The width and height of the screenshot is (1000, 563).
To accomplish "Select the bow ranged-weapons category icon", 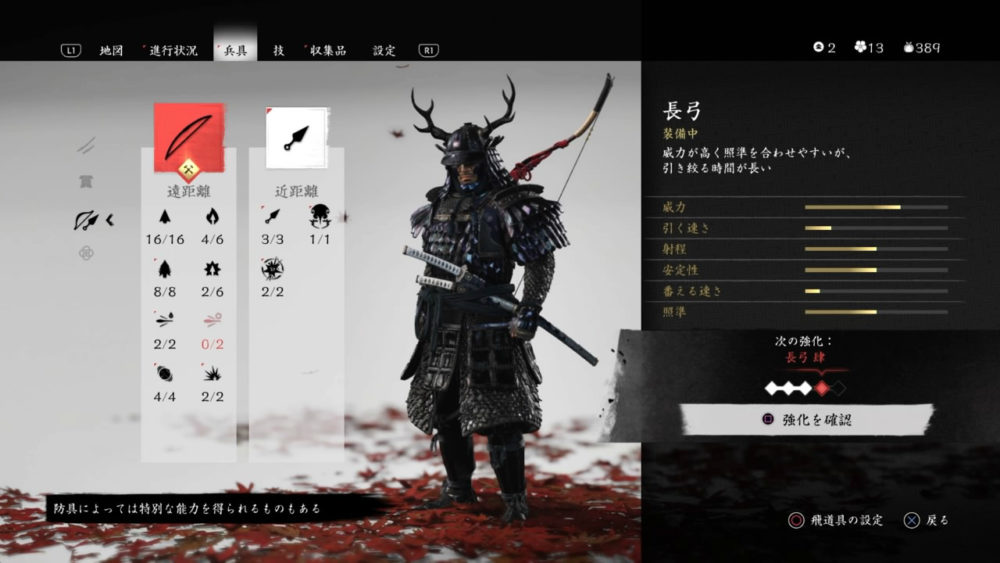I will point(87,220).
